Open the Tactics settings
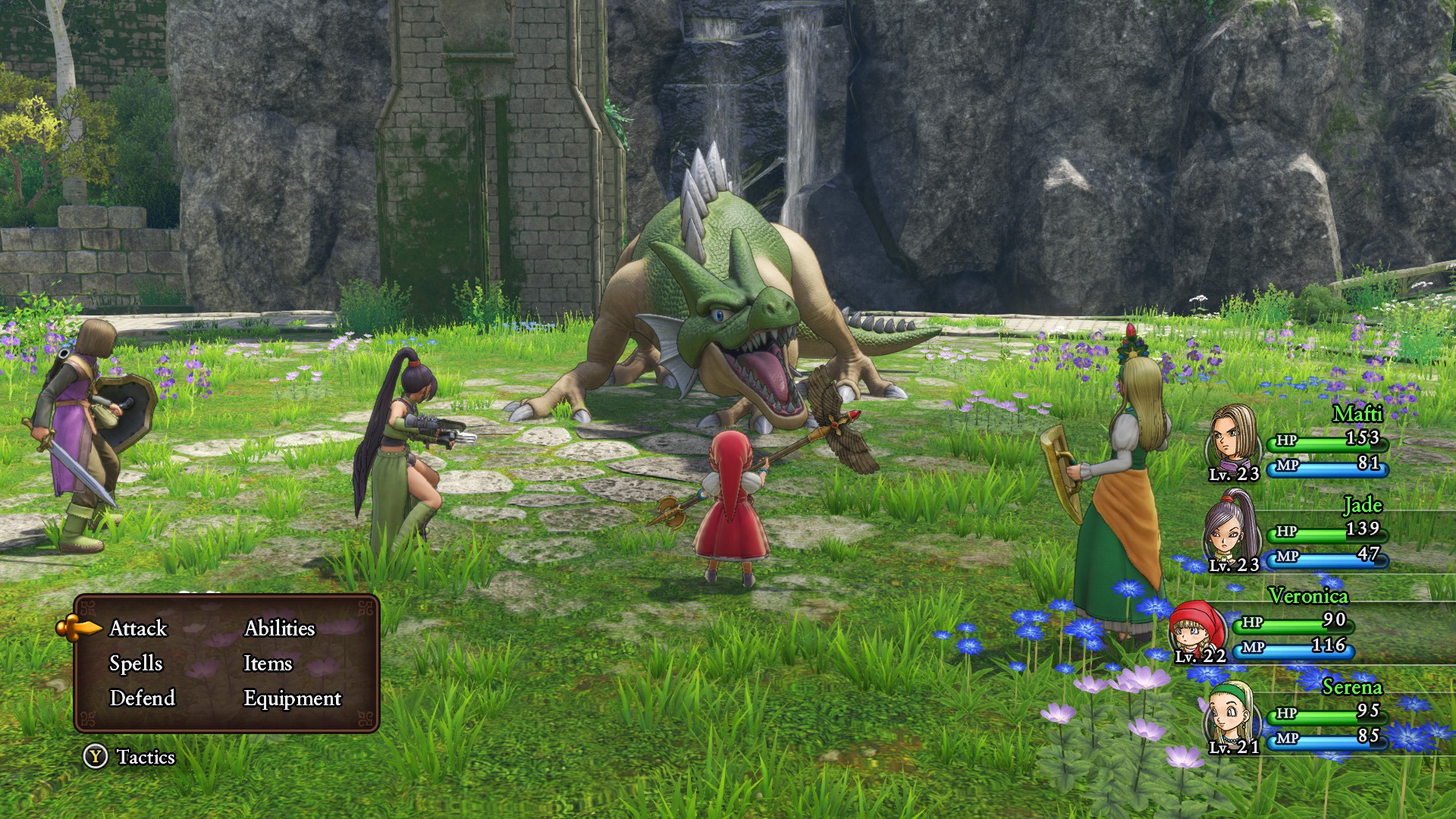 (130, 757)
